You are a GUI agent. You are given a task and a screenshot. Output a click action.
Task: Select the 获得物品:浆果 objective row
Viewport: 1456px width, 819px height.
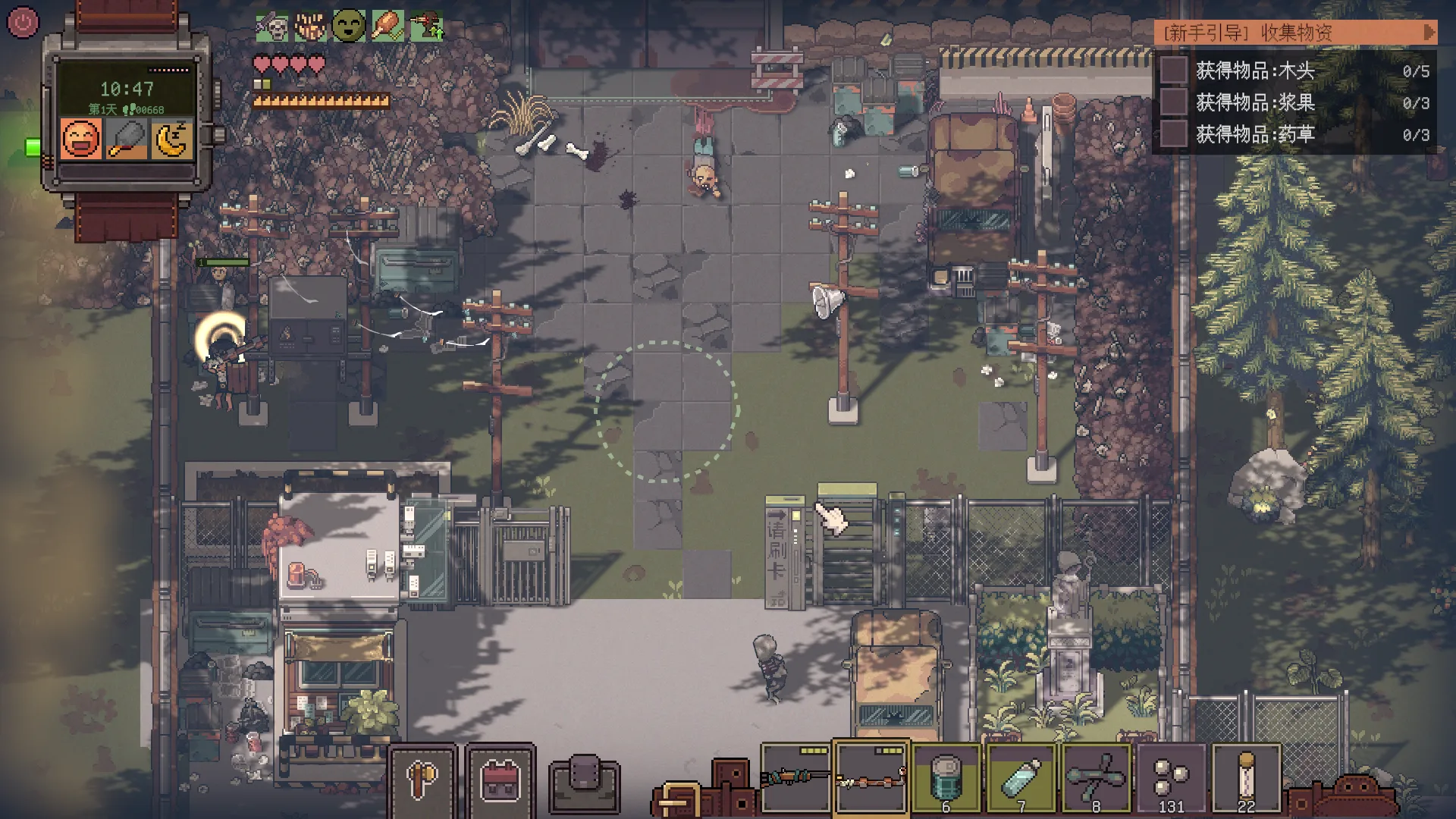(x=1294, y=102)
